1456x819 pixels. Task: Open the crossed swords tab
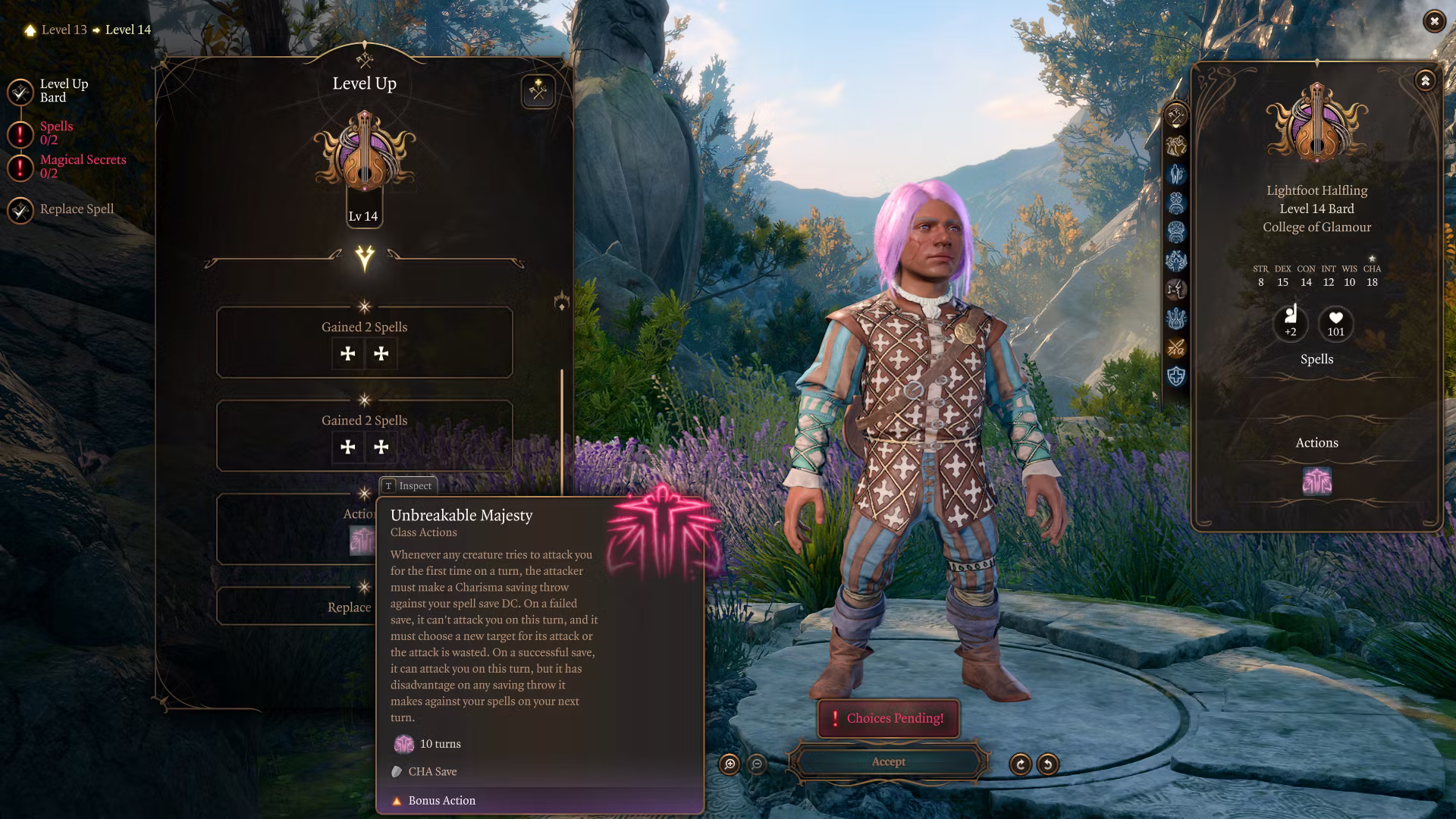tap(1175, 348)
